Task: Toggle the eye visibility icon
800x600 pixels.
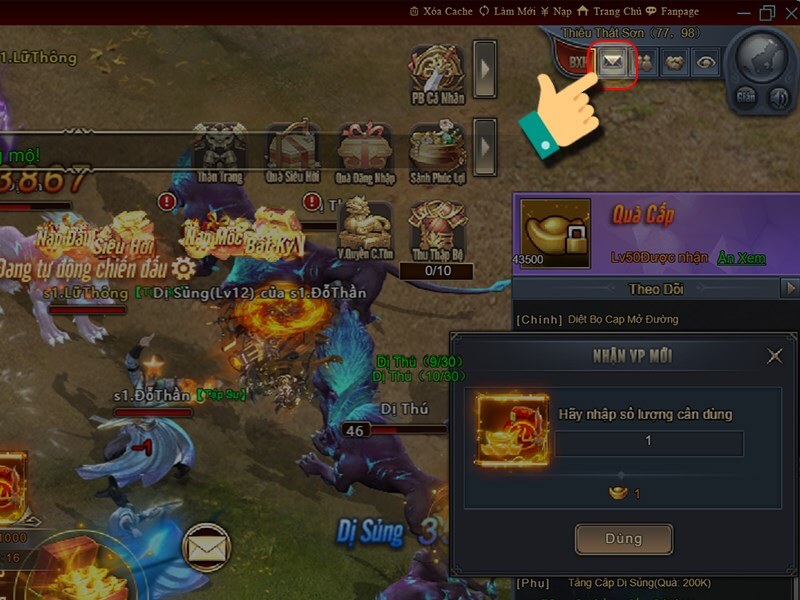Action: [x=706, y=62]
